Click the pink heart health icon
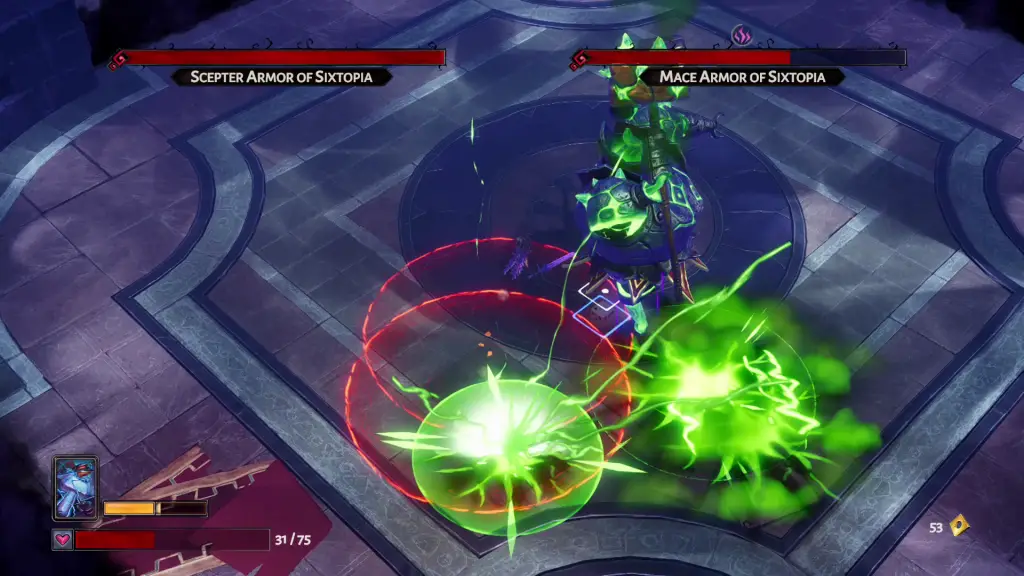1024x576 pixels. click(x=62, y=540)
